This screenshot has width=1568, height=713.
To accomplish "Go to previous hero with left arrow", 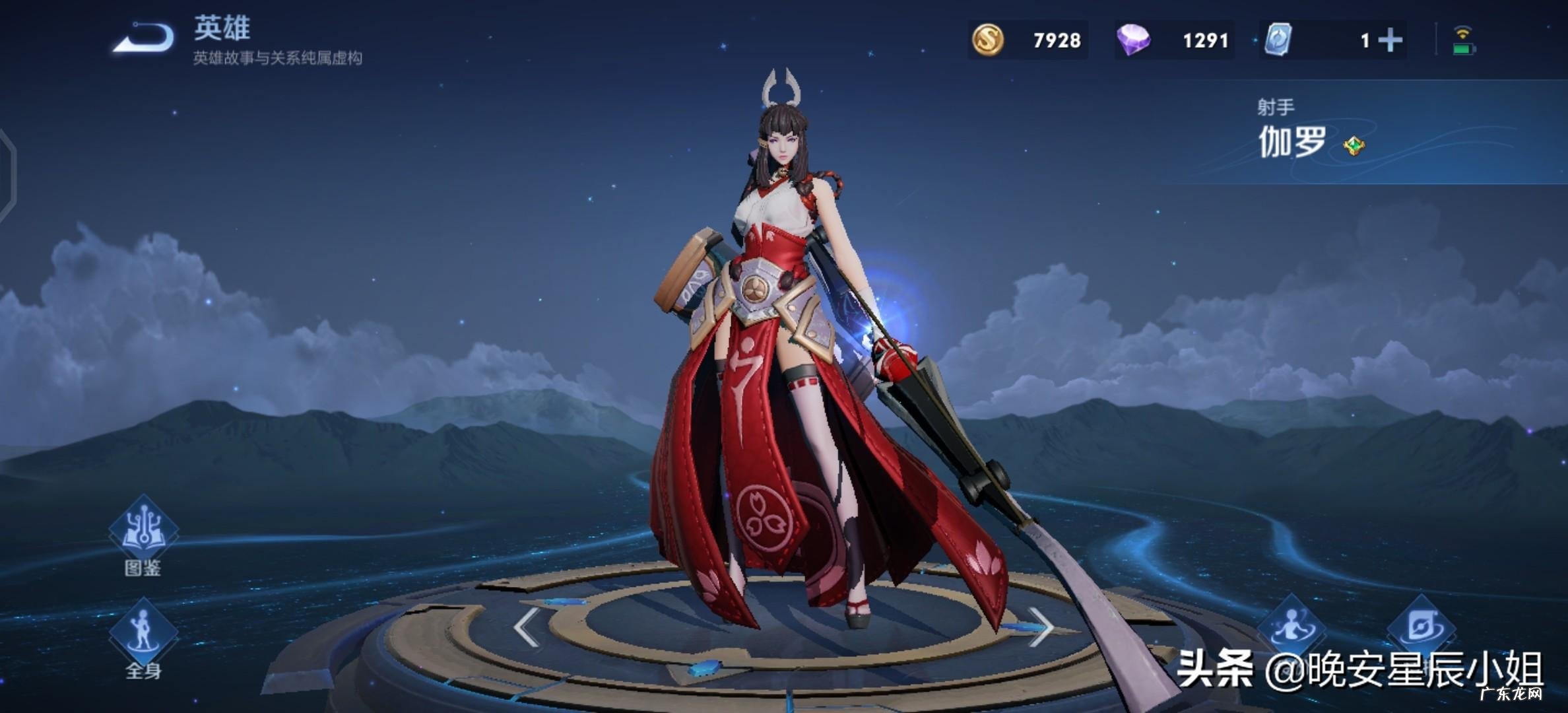I will point(525,627).
